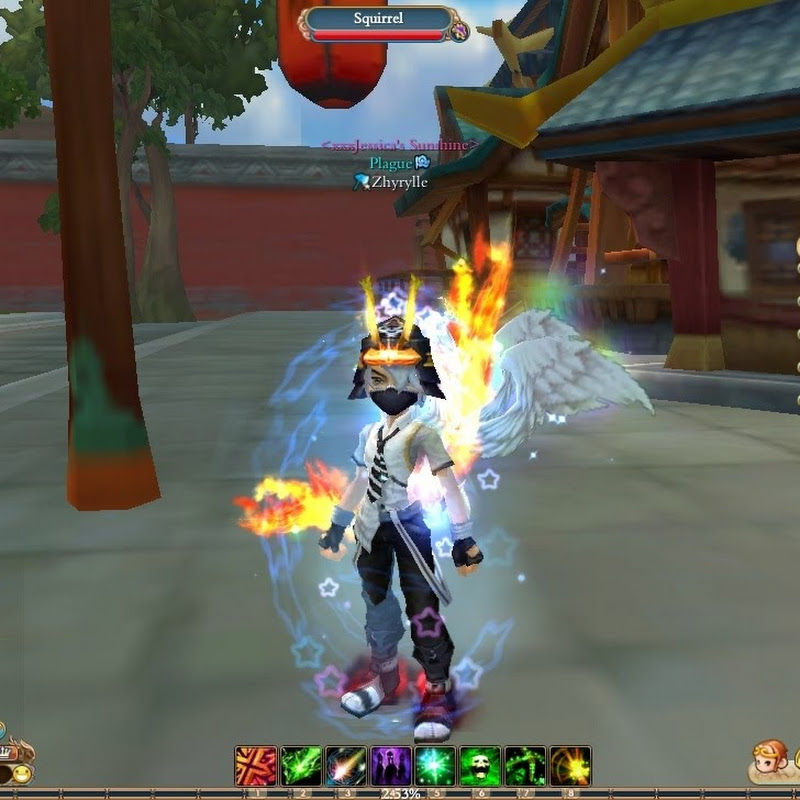Cast the green skull skill in slot 6

coord(480,766)
